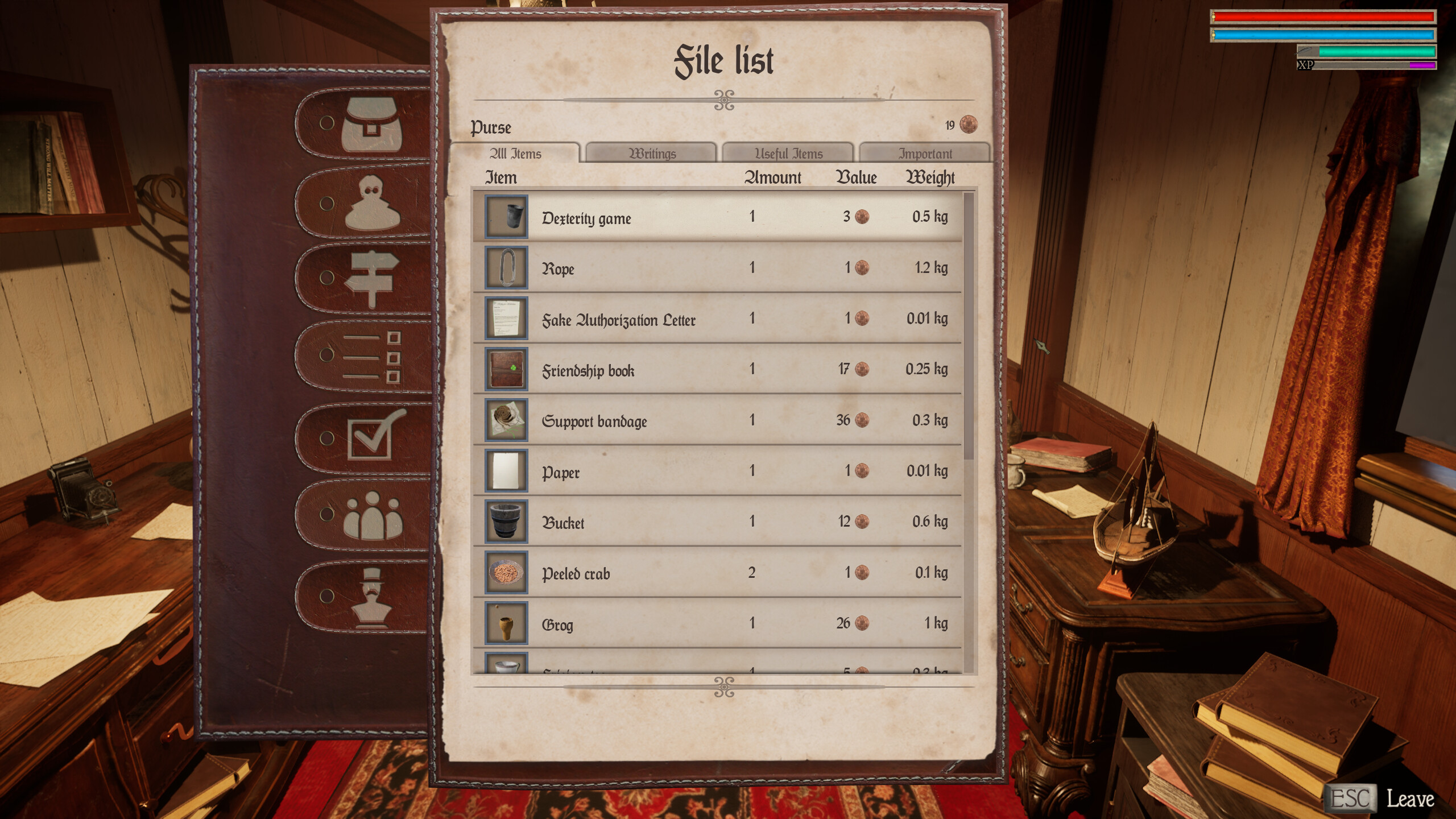Click the Friendship book item thumbnail
Viewport: 1456px width, 819px height.
[506, 370]
